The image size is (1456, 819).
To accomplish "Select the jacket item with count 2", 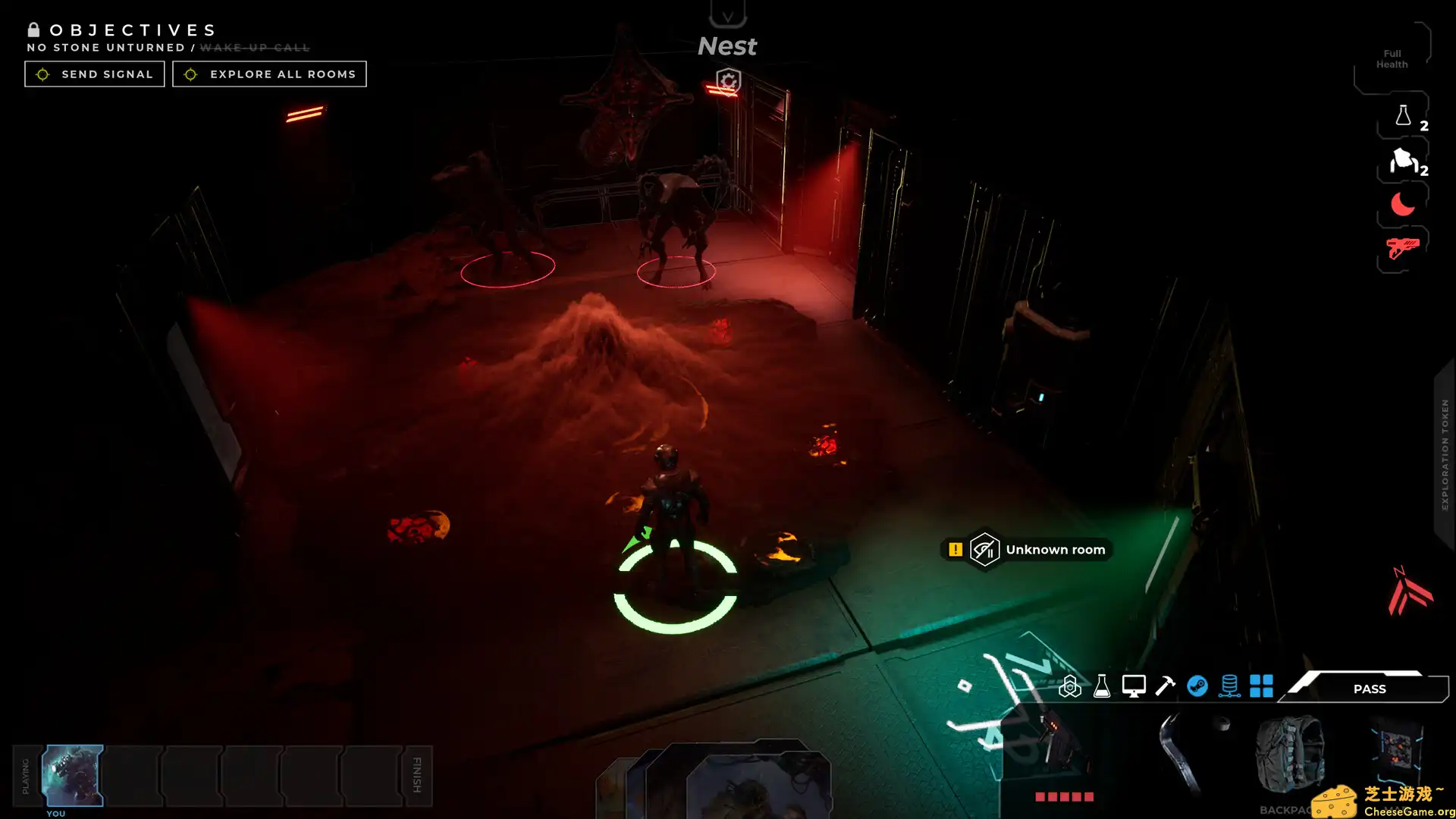I will click(x=1403, y=162).
